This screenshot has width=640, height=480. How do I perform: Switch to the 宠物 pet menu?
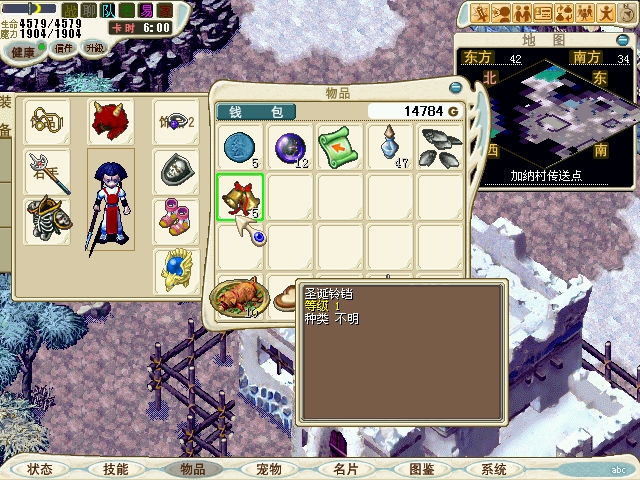tap(268, 468)
